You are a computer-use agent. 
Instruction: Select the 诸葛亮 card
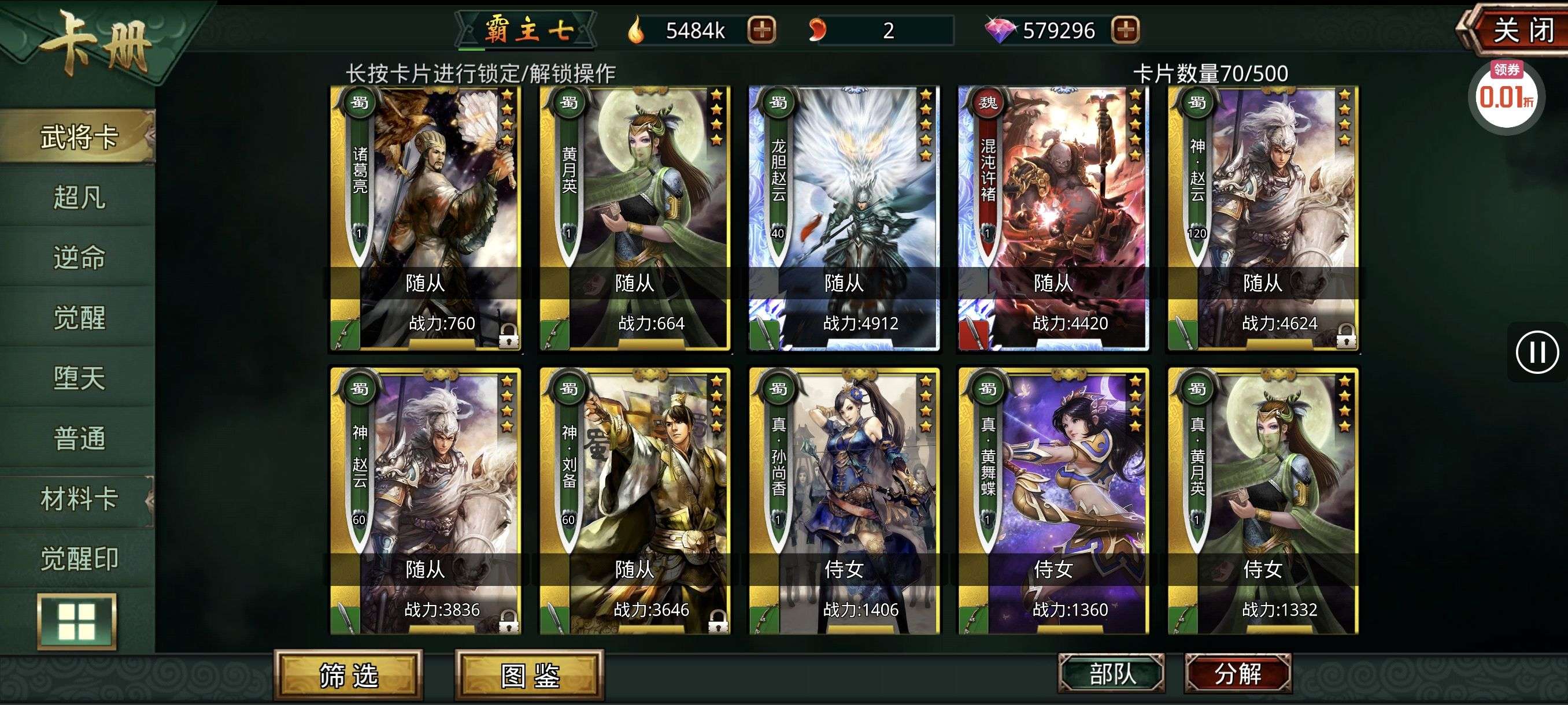tap(426, 219)
